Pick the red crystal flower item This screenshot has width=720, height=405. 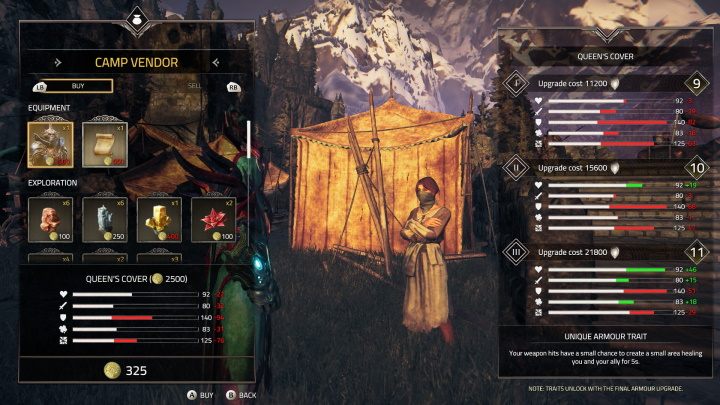pyautogui.click(x=211, y=218)
